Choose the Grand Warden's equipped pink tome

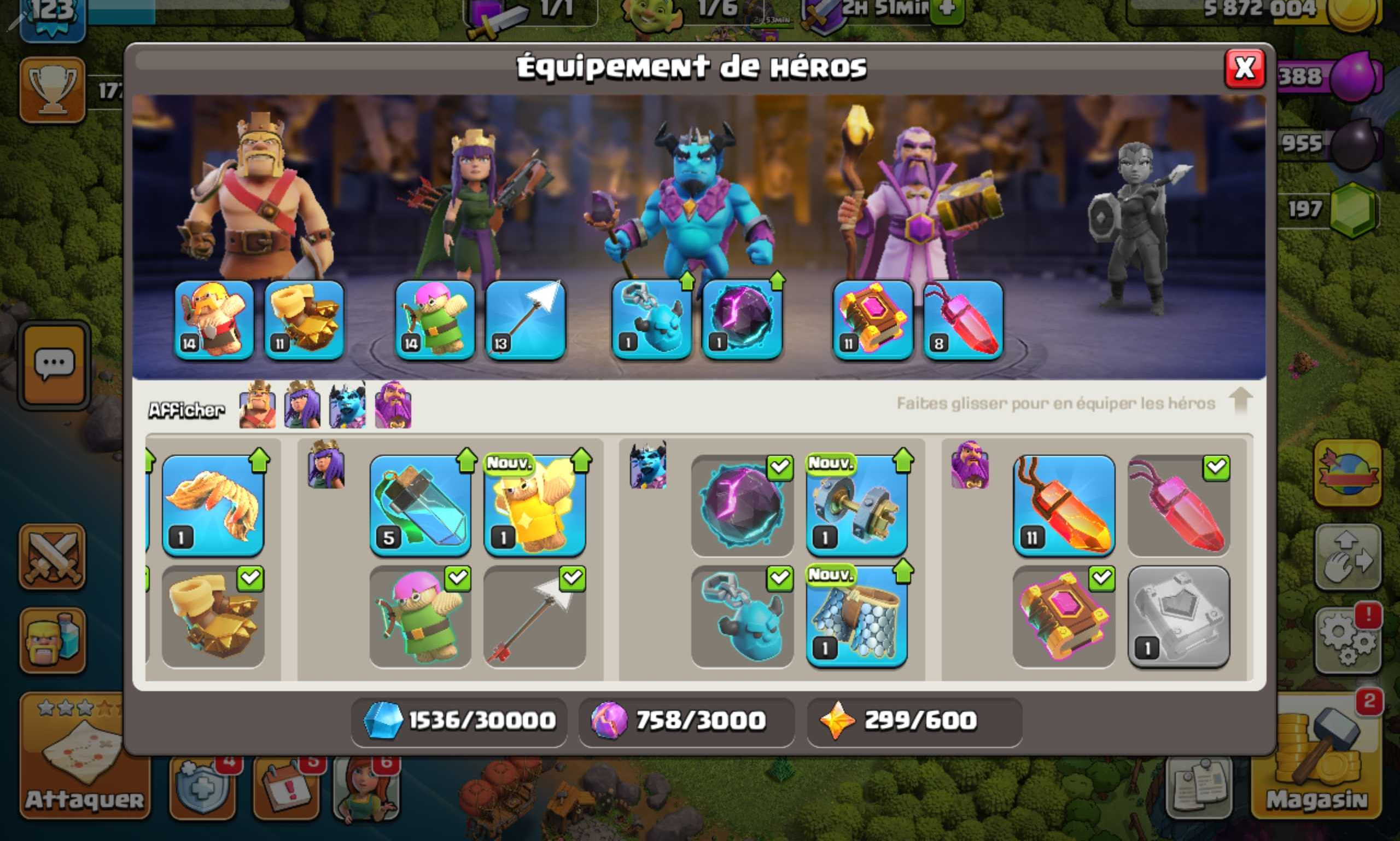[872, 320]
